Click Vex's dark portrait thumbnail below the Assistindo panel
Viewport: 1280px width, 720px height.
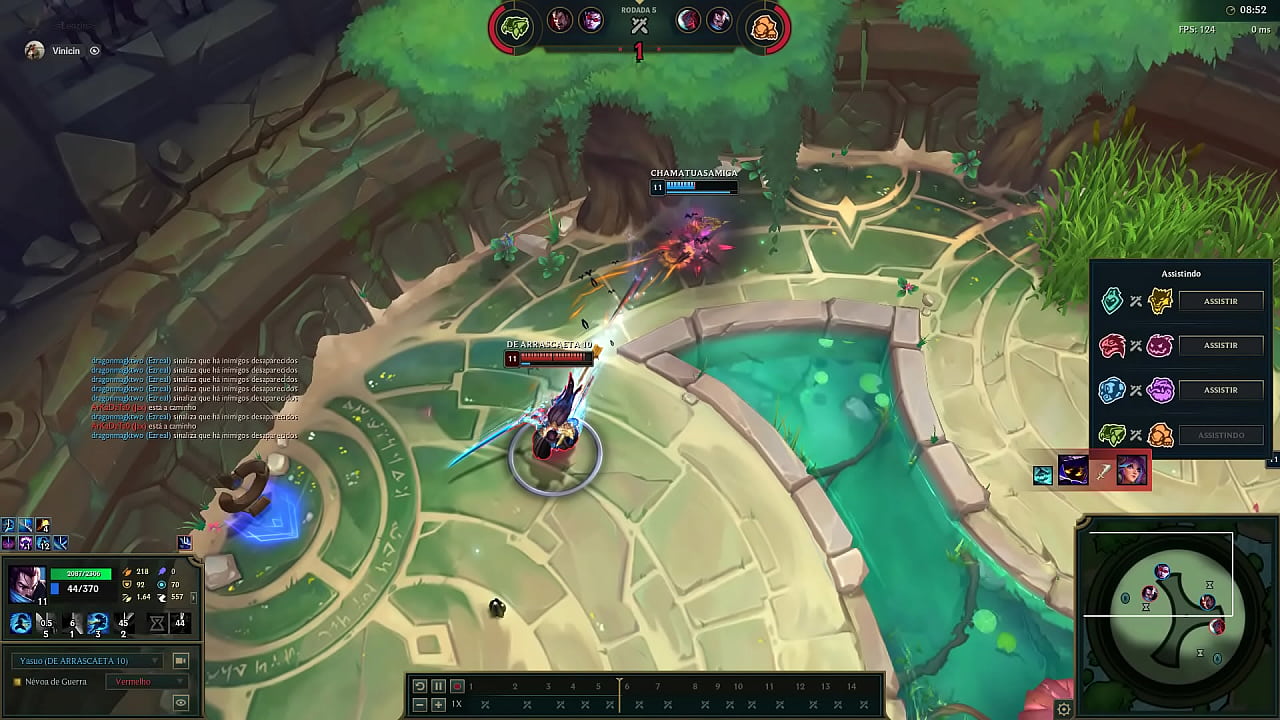(1073, 472)
